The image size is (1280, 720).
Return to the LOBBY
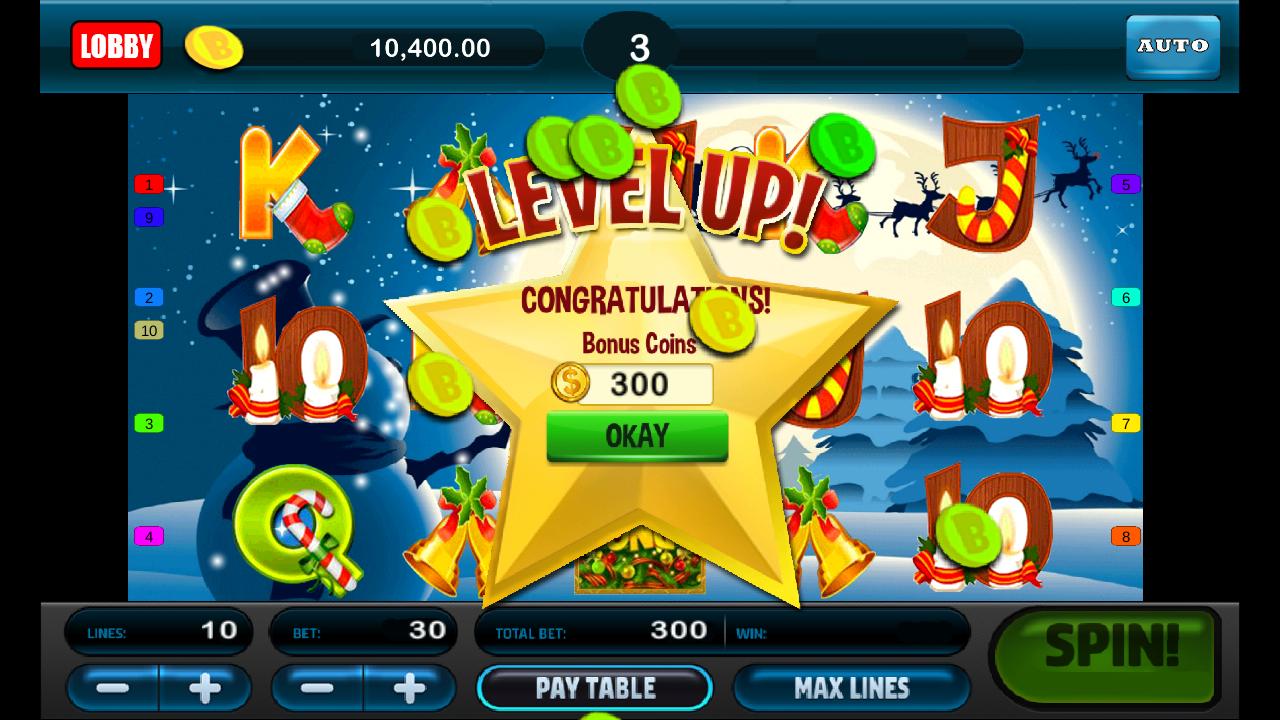[116, 46]
